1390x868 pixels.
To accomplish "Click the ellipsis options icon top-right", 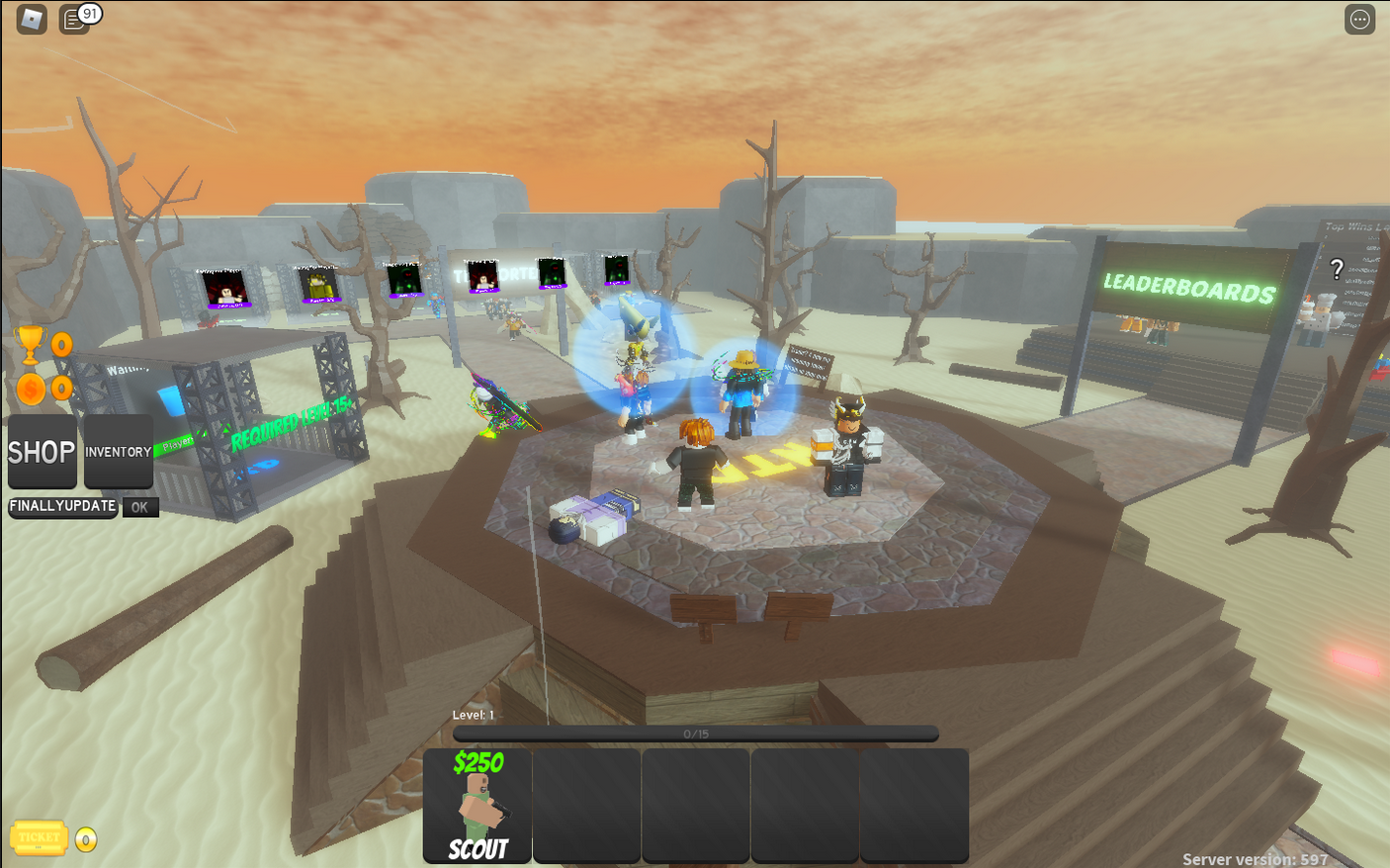I will click(1359, 19).
